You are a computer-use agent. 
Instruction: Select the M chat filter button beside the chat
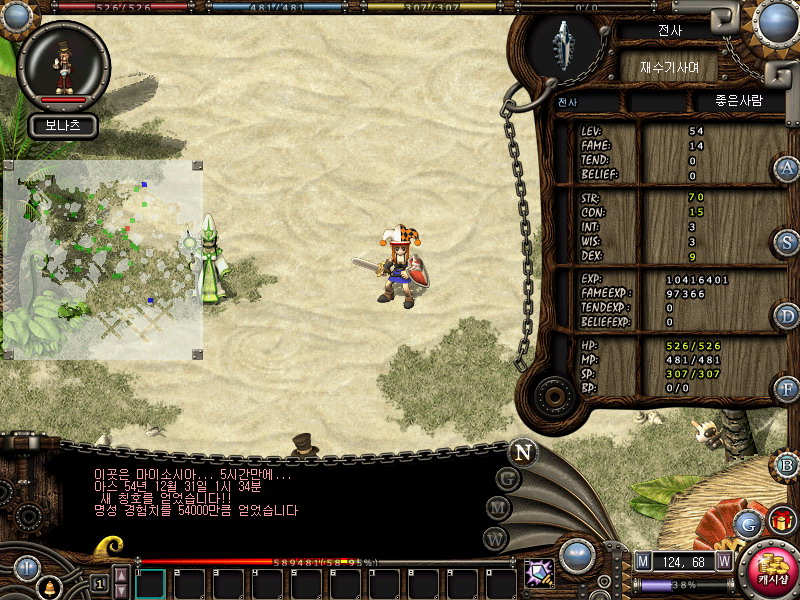tap(499, 508)
